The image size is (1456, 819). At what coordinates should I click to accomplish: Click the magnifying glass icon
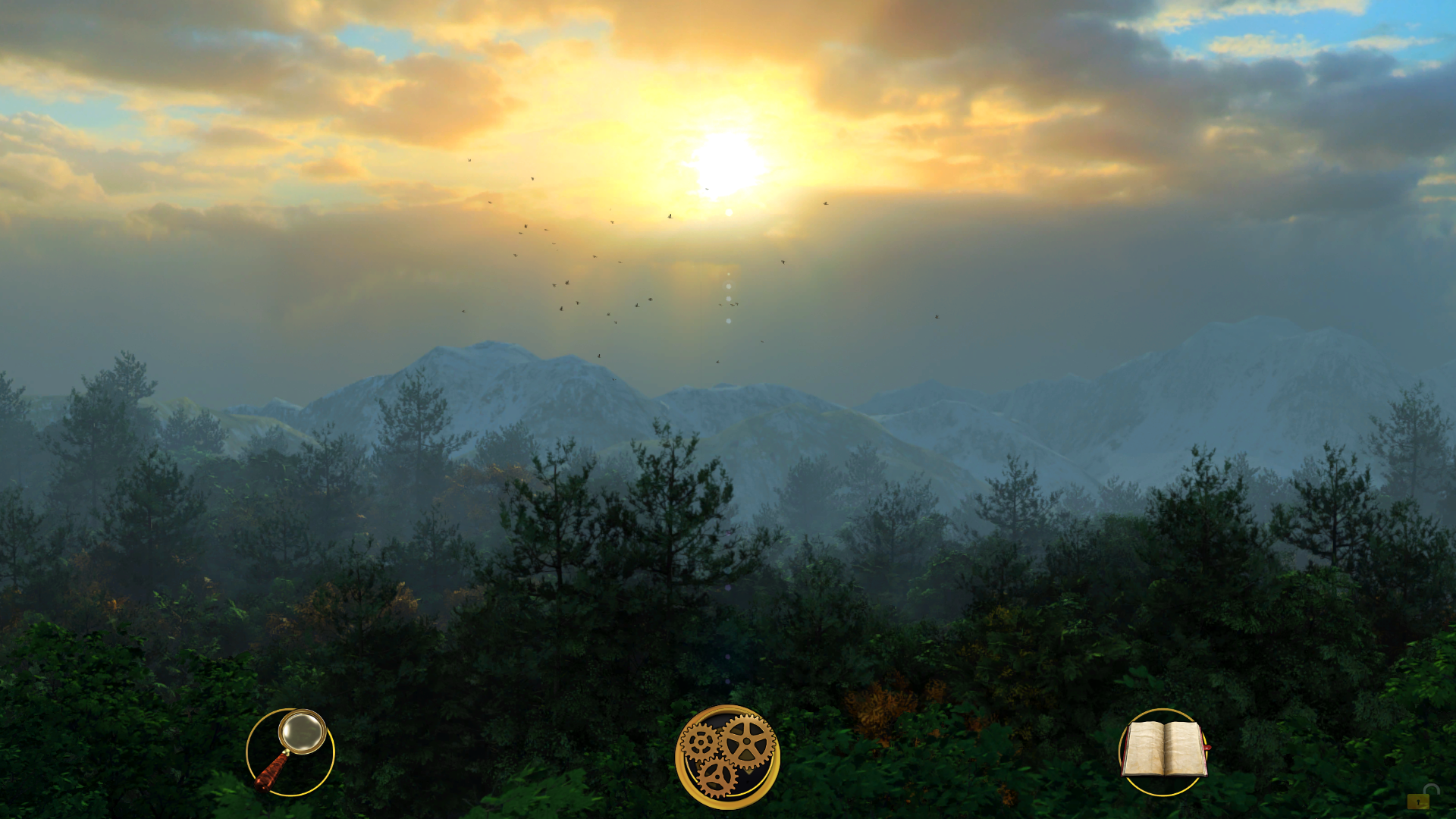(290, 752)
